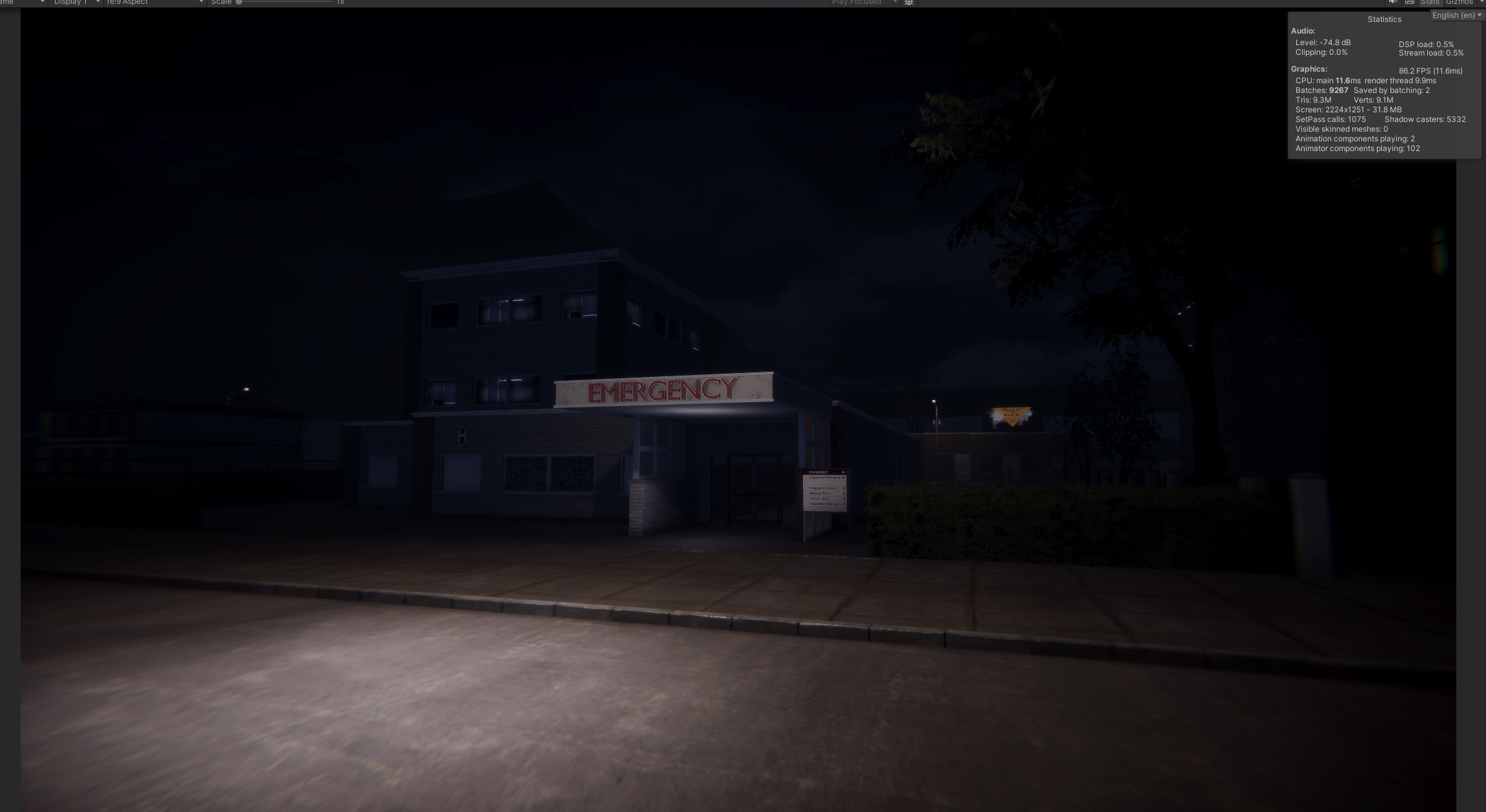Image resolution: width=1486 pixels, height=812 pixels.
Task: Toggle the Gizmos visibility button
Action: [1460, 3]
